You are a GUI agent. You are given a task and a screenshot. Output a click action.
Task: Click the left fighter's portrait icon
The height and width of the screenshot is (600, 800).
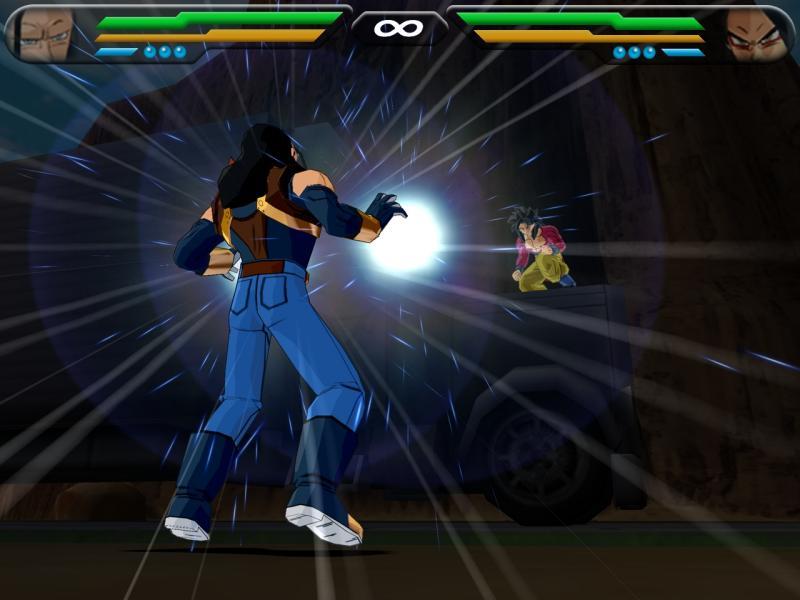coord(42,32)
